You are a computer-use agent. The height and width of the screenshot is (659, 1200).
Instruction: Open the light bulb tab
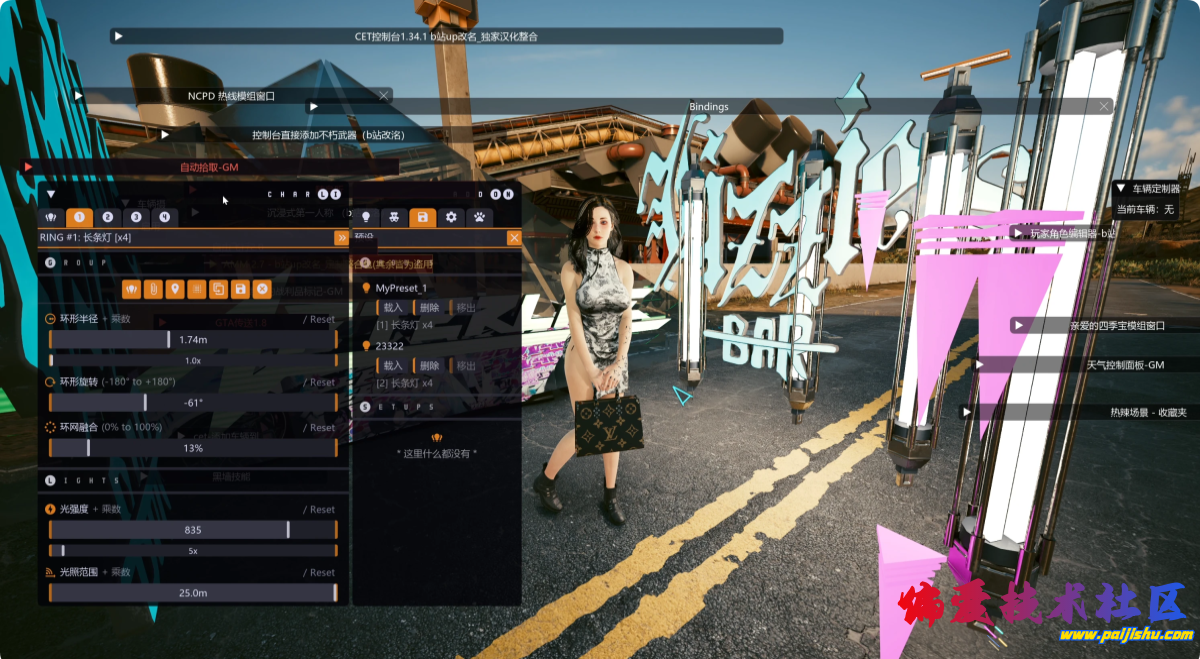(366, 217)
